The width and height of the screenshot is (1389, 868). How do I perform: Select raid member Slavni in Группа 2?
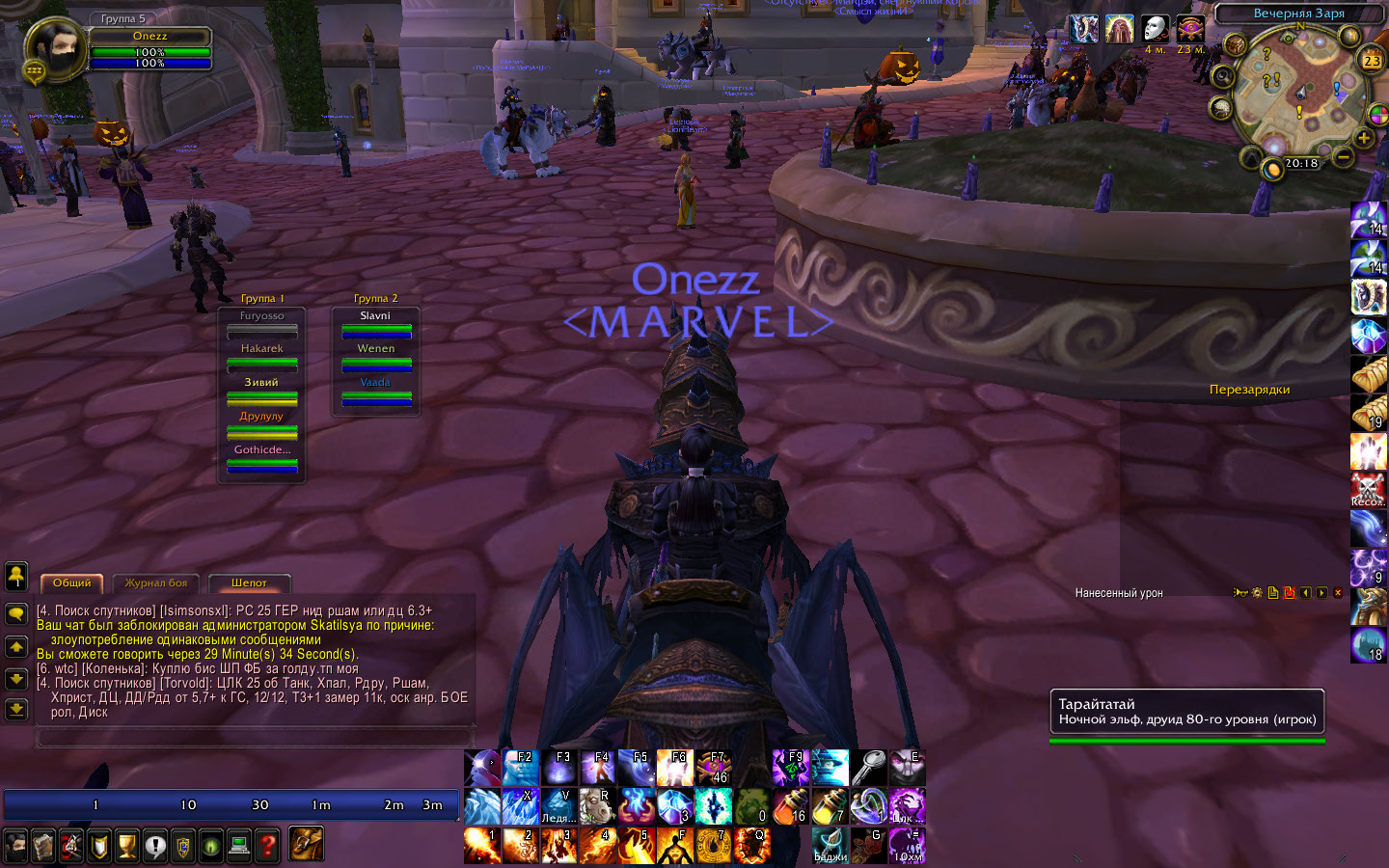(x=376, y=324)
